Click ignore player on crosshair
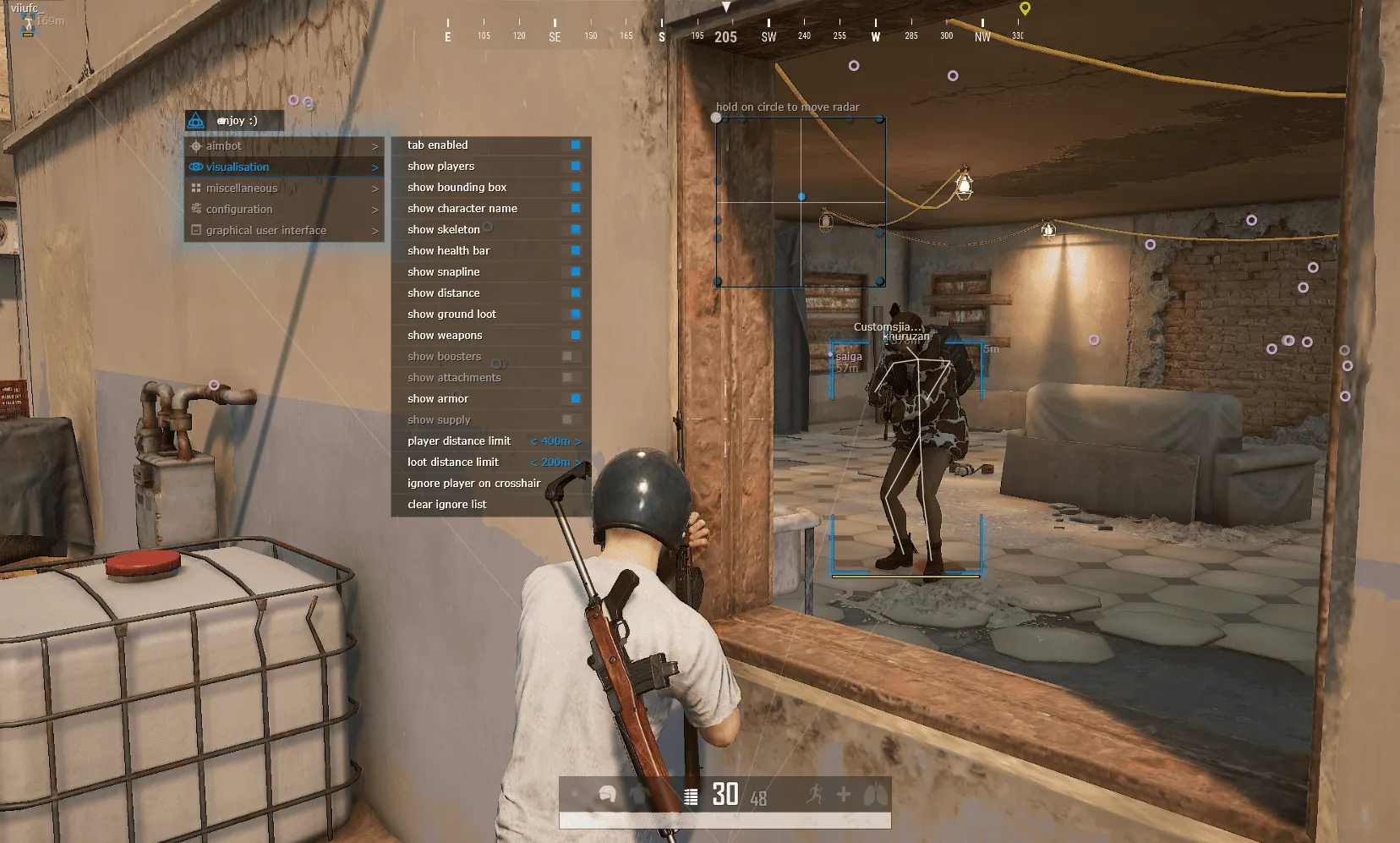Image resolution: width=1400 pixels, height=843 pixels. click(x=473, y=483)
